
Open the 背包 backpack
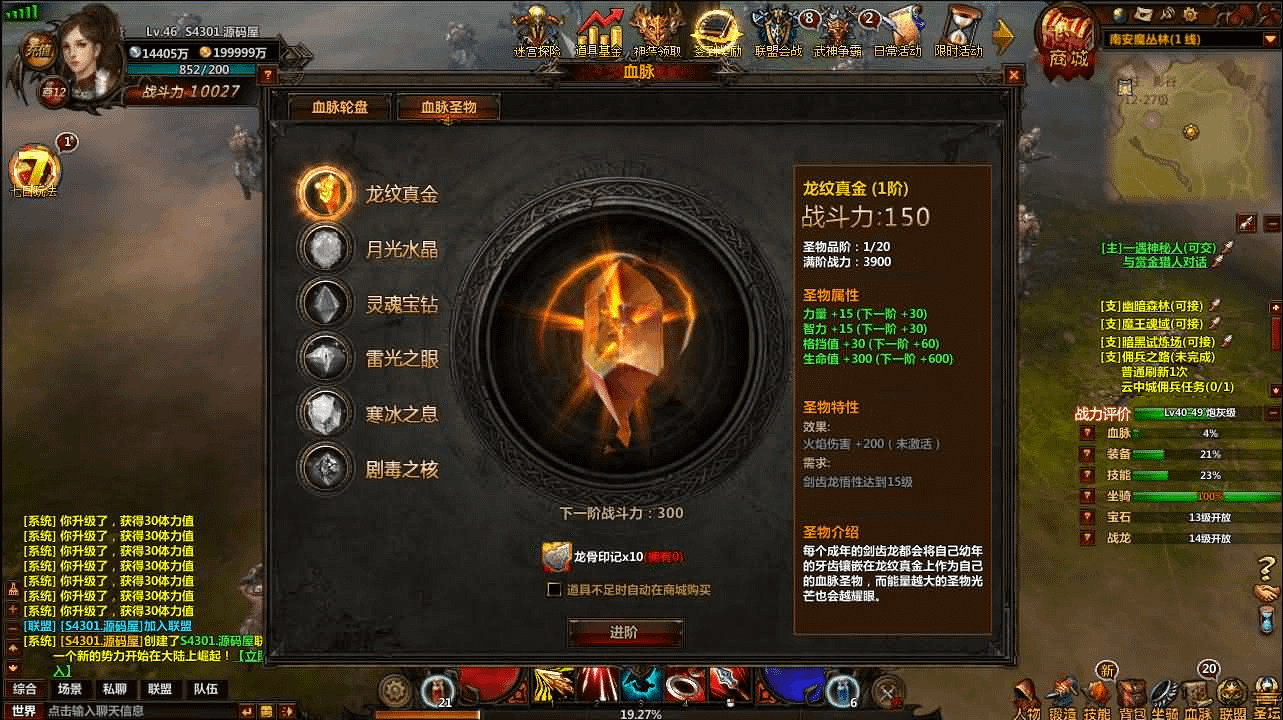(1131, 698)
